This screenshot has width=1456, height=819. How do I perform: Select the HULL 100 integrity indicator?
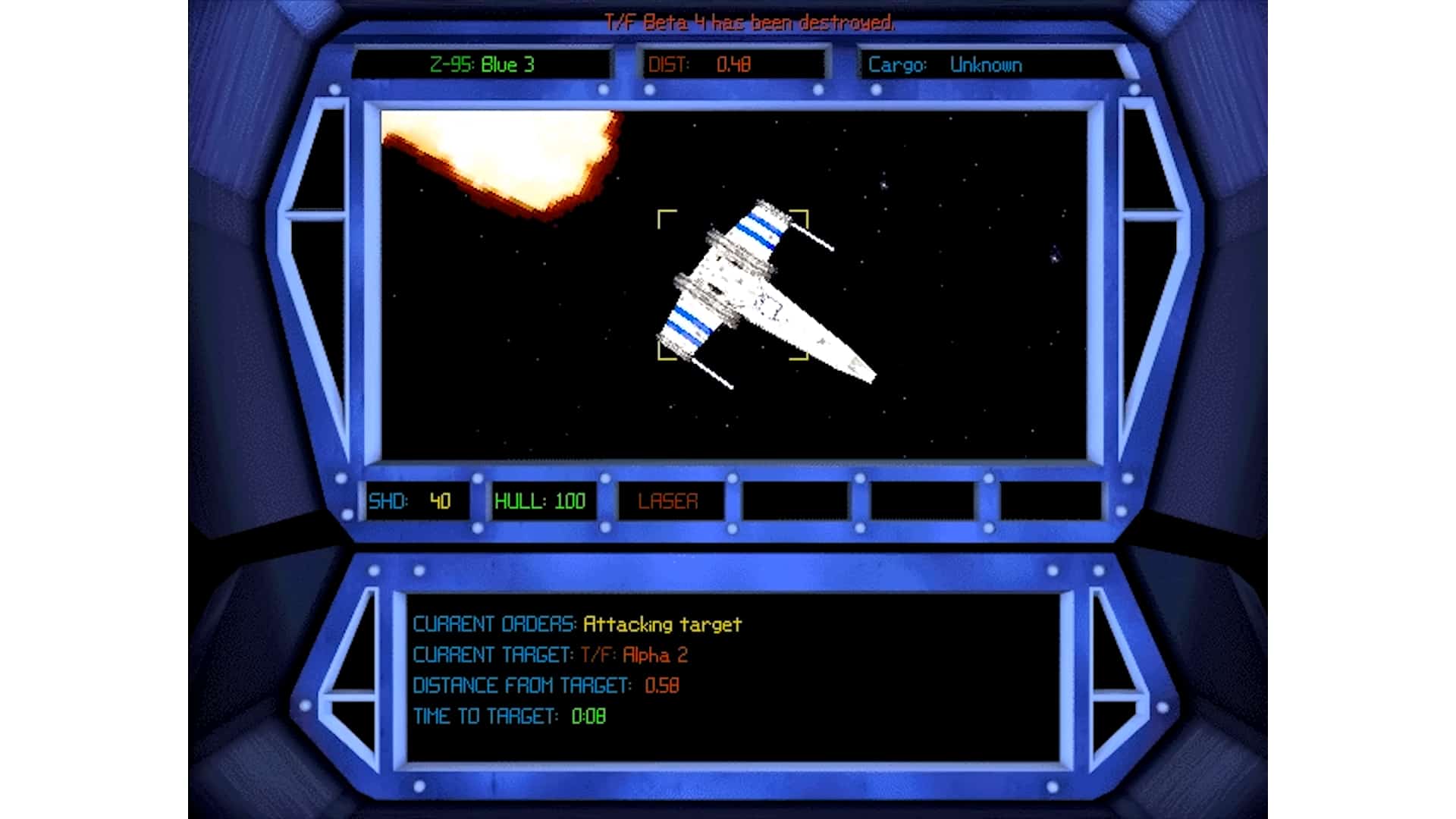(541, 500)
